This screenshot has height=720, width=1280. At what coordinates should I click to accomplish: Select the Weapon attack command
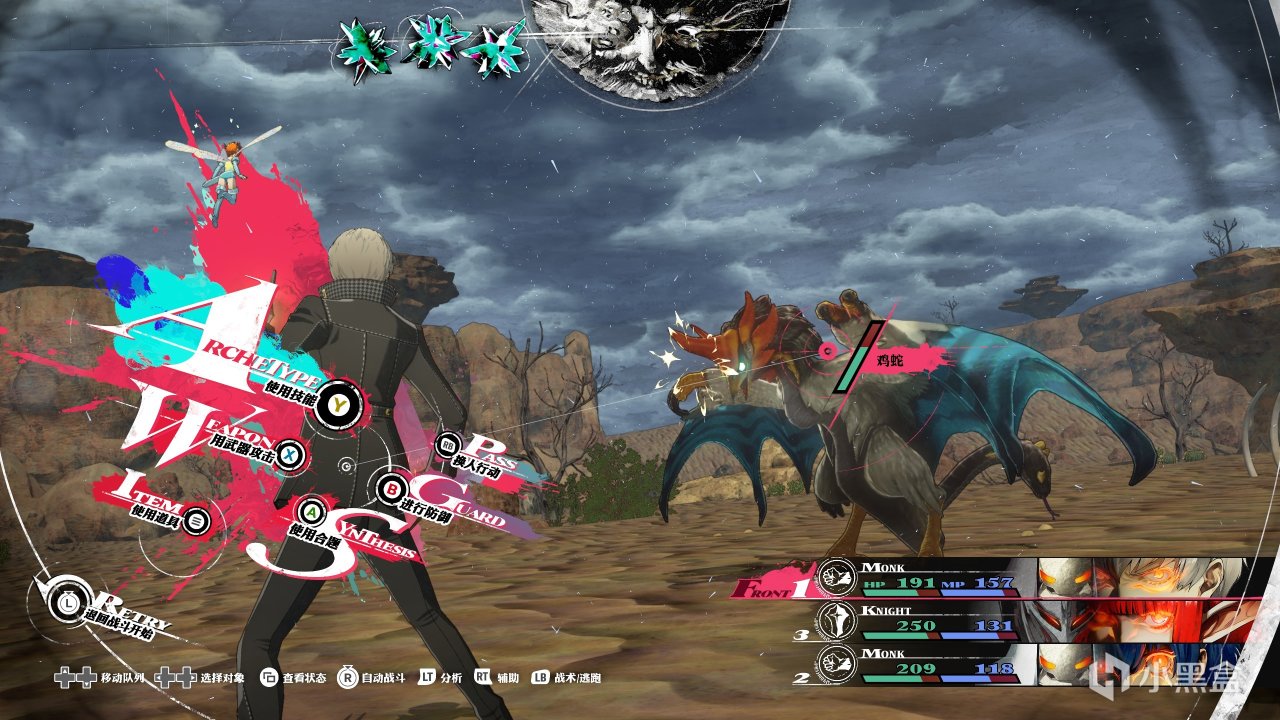[289, 455]
